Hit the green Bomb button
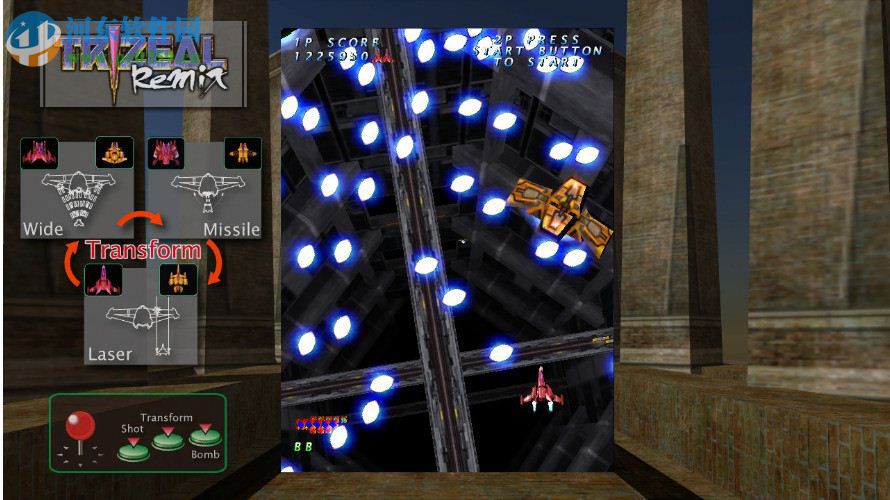The height and width of the screenshot is (500, 890). point(204,436)
